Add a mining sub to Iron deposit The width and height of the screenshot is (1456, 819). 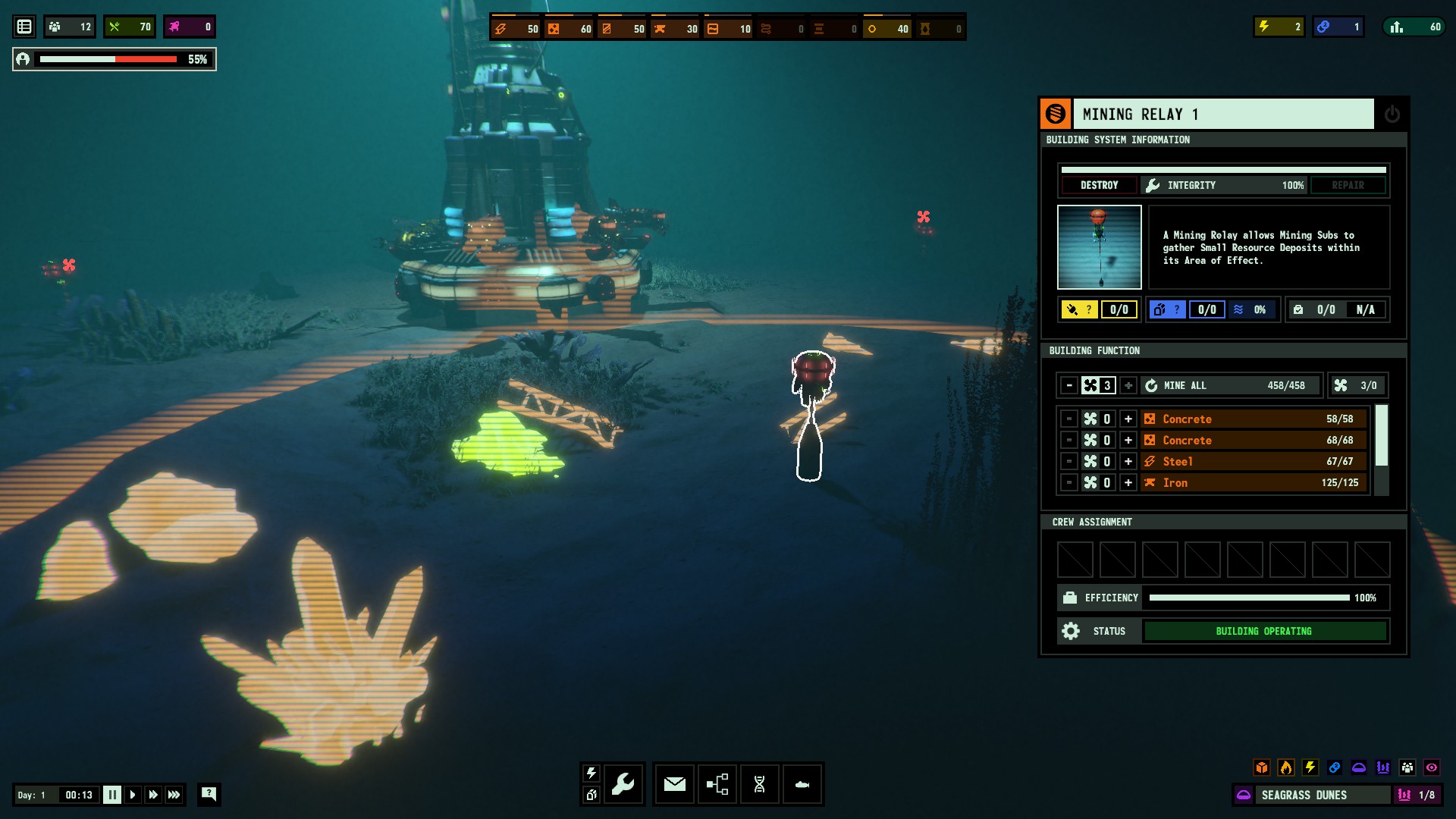coord(1128,482)
